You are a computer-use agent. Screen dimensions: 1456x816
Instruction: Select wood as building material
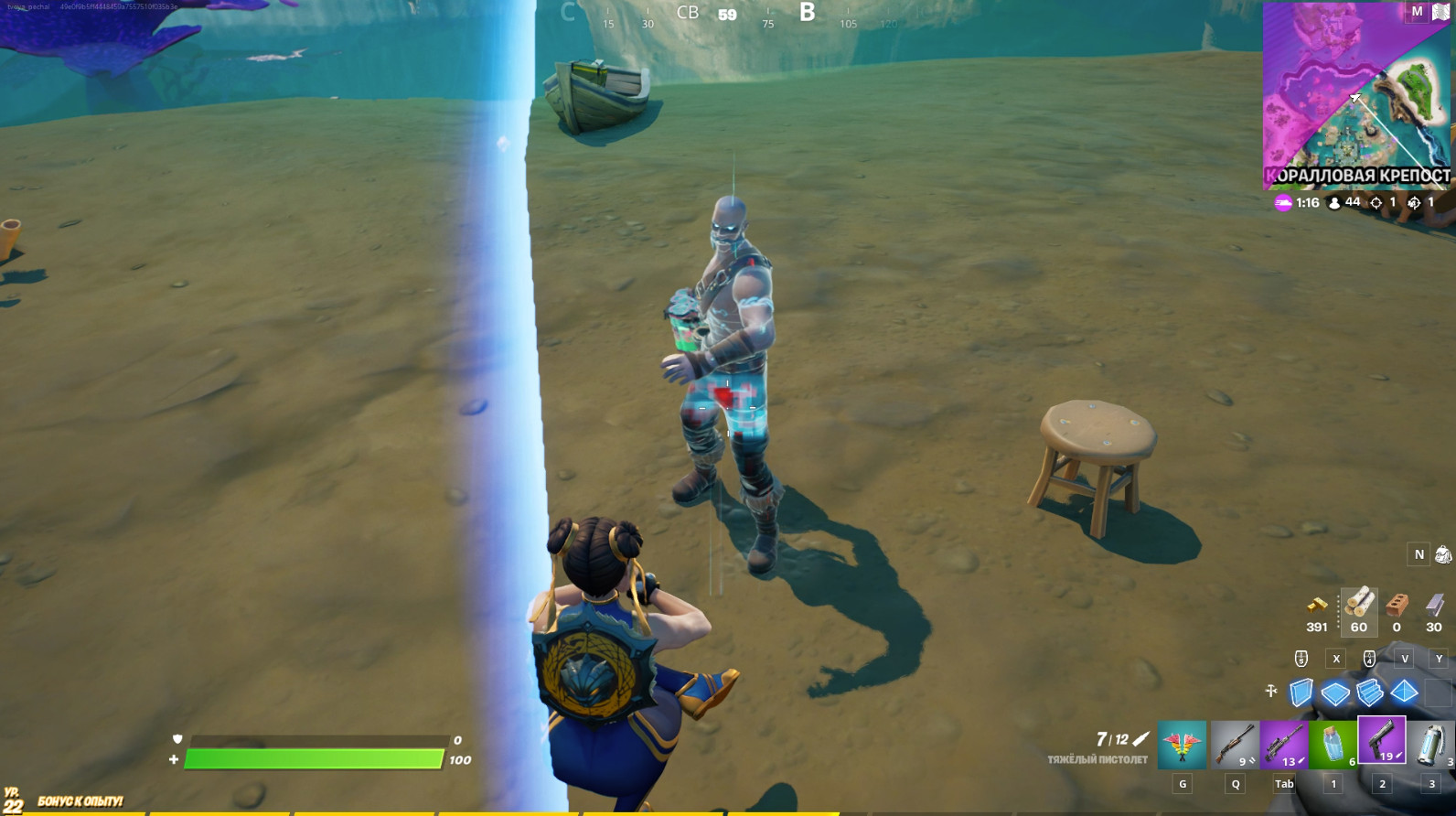pos(1359,604)
